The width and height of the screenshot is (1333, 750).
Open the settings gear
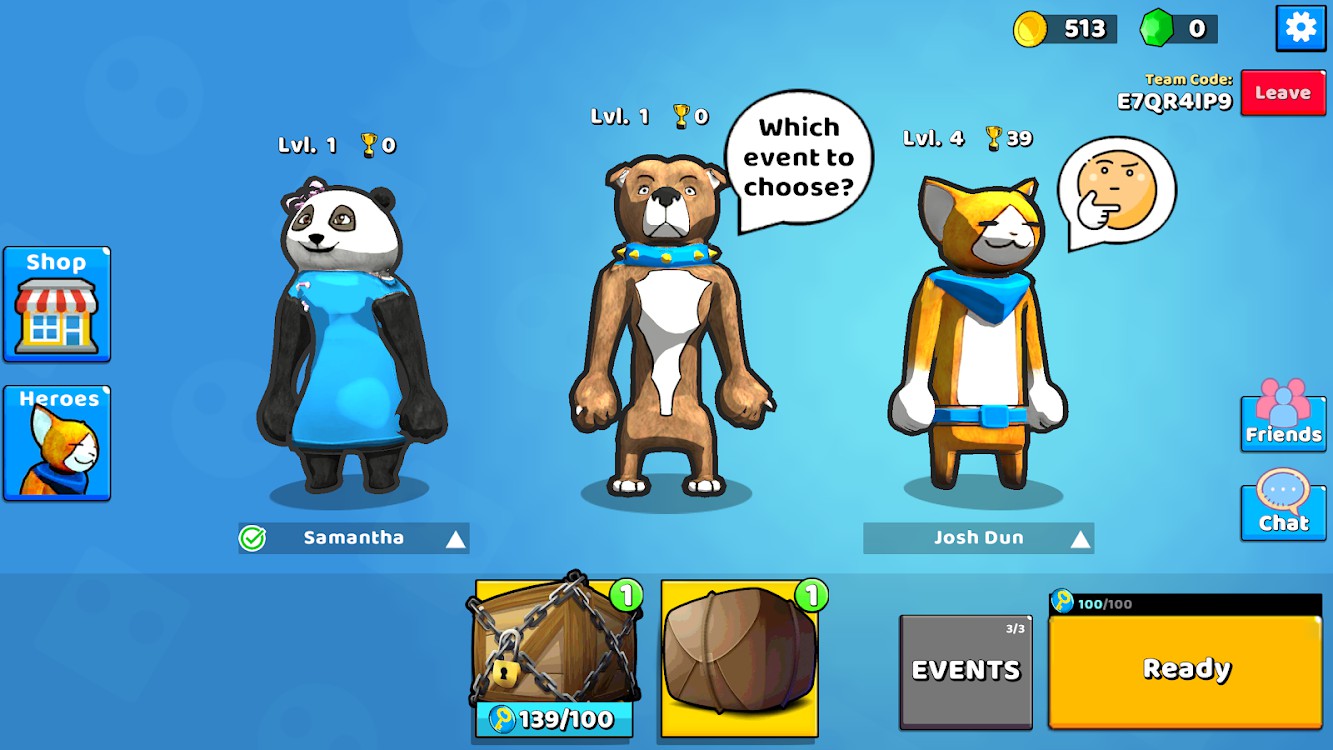(1300, 28)
